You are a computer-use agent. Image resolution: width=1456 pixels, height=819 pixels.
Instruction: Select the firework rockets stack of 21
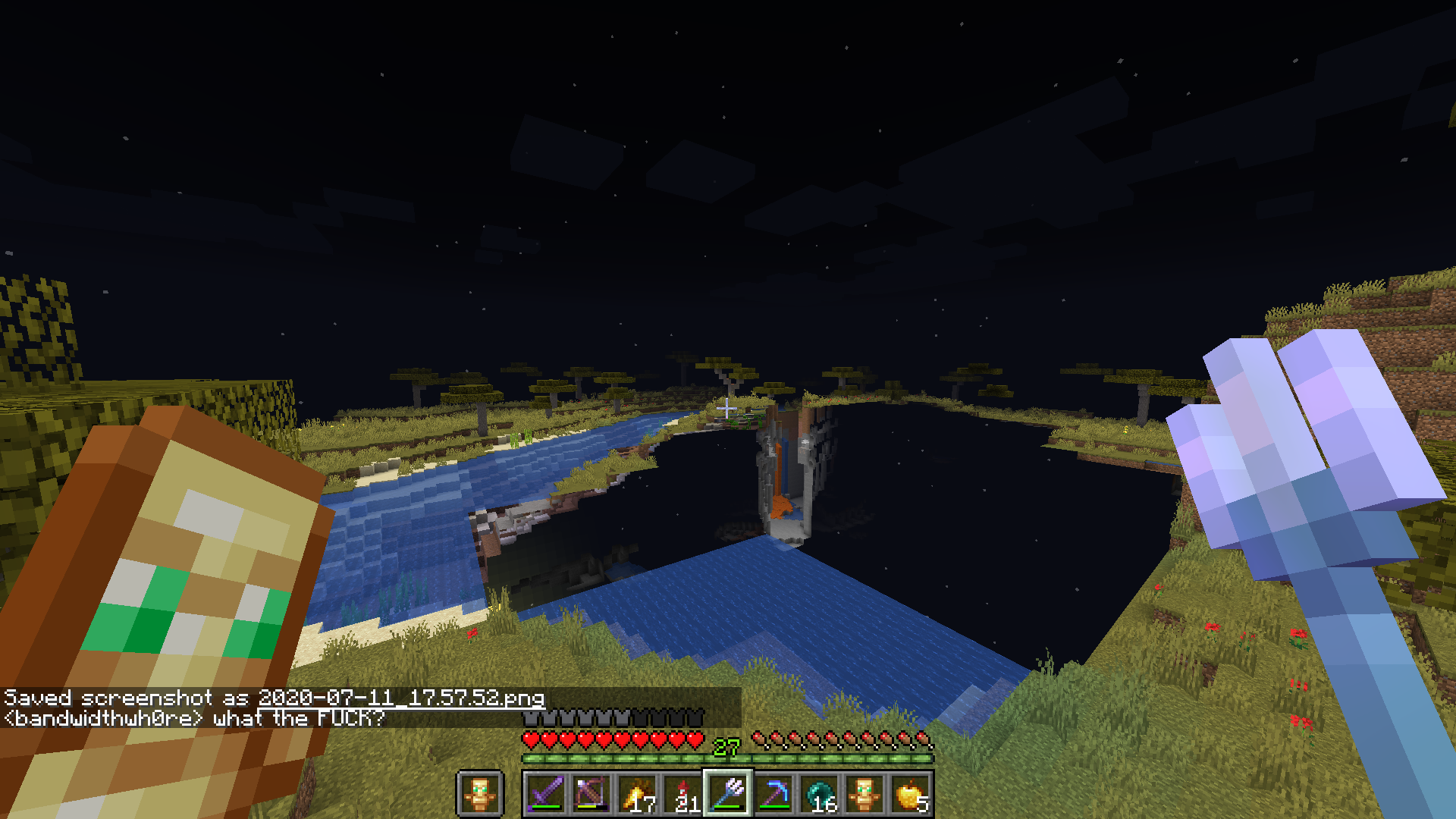(684, 792)
